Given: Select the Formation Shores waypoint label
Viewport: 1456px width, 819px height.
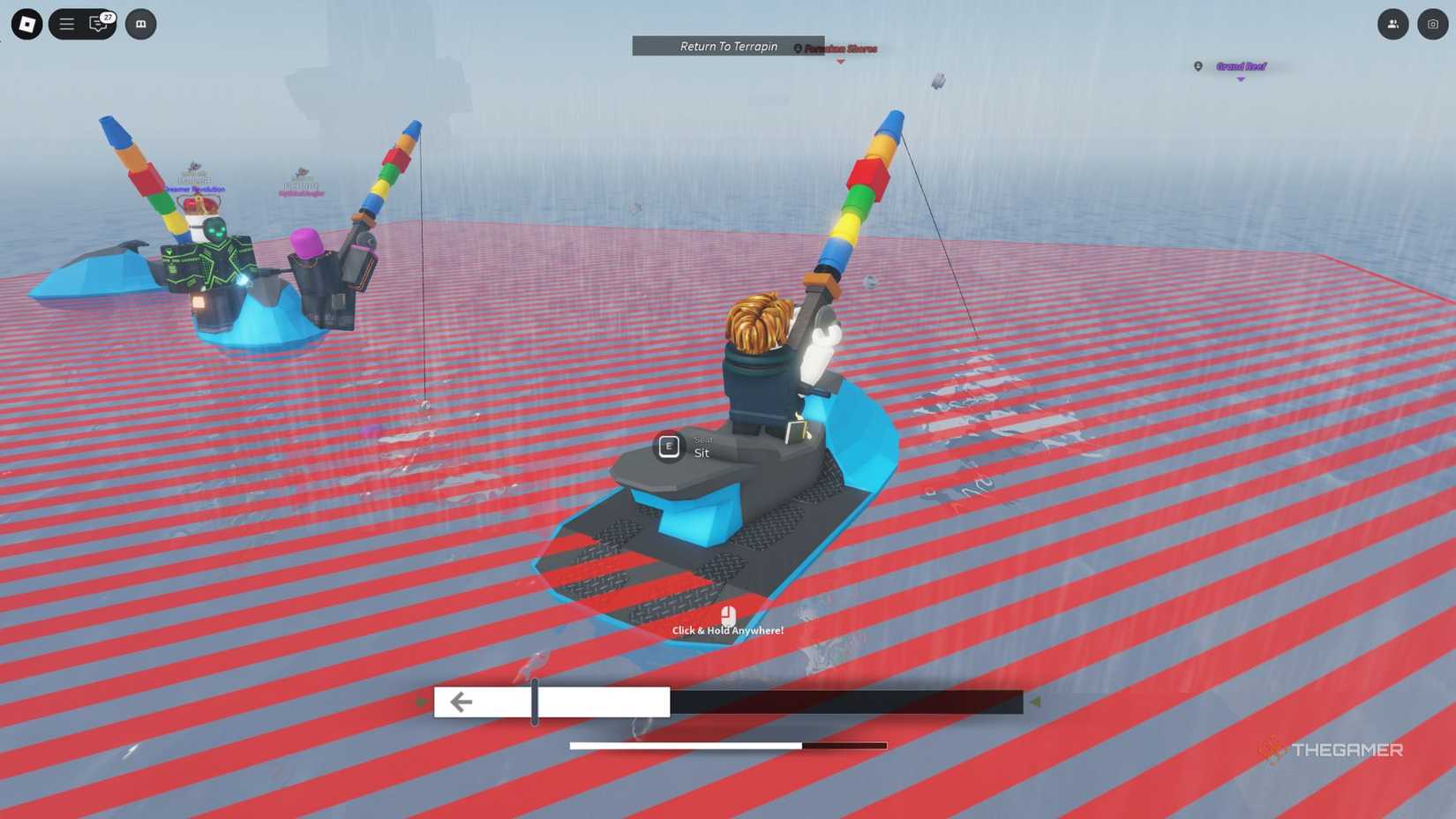Looking at the screenshot, I should coord(839,48).
